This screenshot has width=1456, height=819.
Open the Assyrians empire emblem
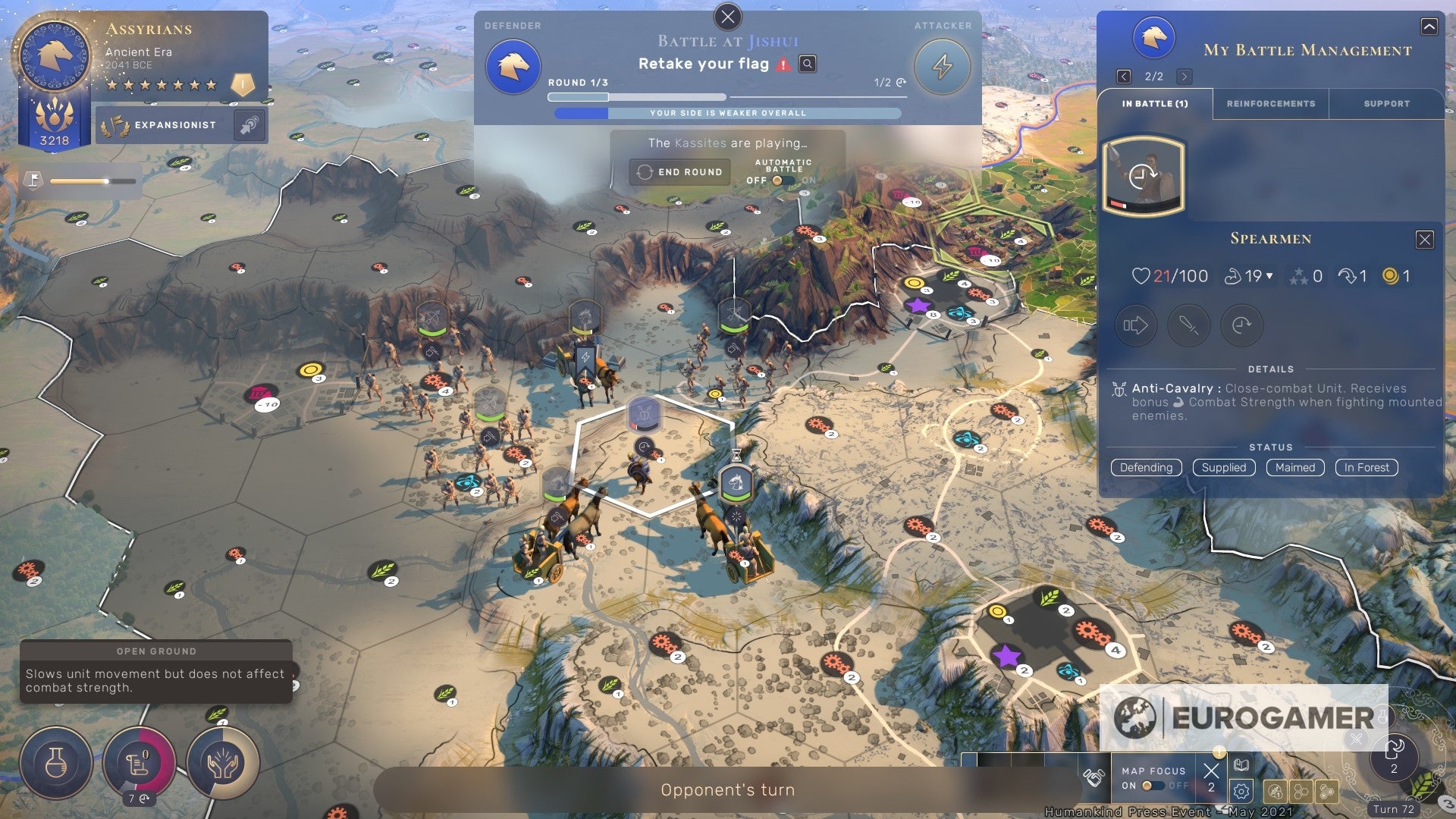tap(55, 55)
